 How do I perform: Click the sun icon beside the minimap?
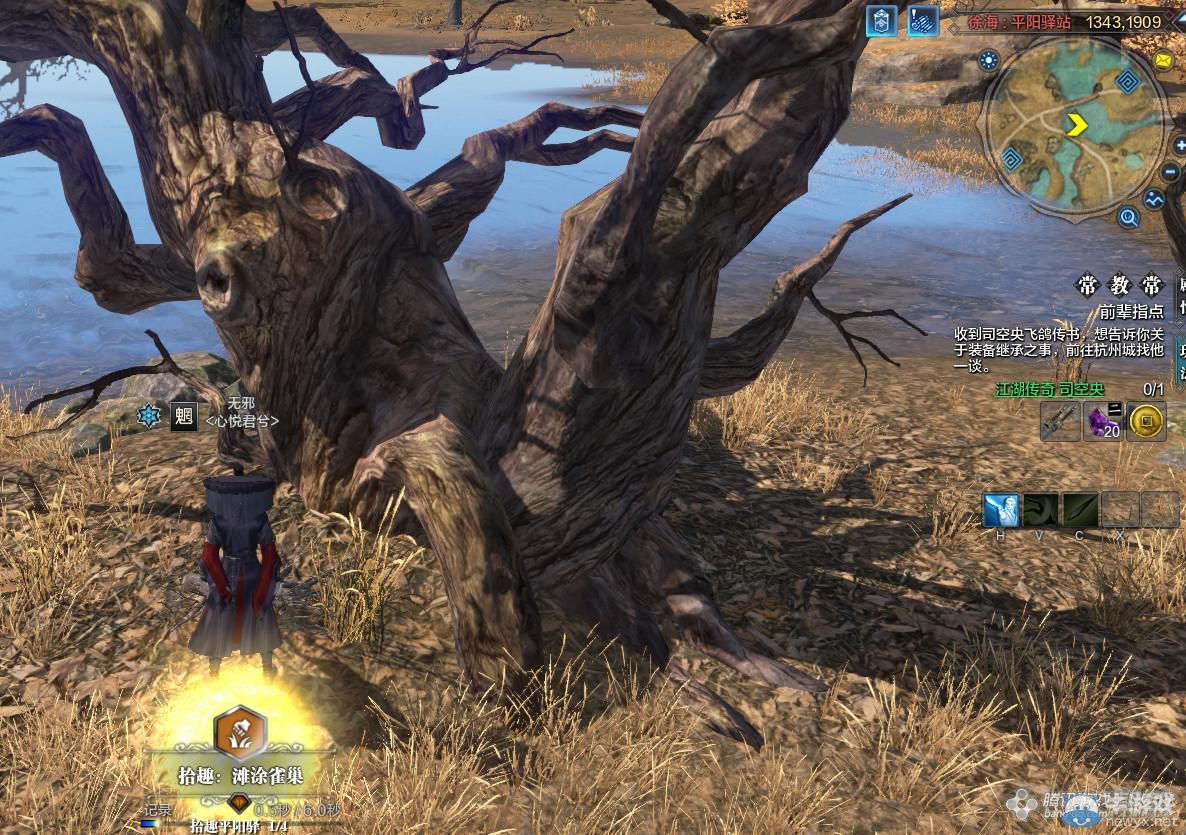click(990, 60)
